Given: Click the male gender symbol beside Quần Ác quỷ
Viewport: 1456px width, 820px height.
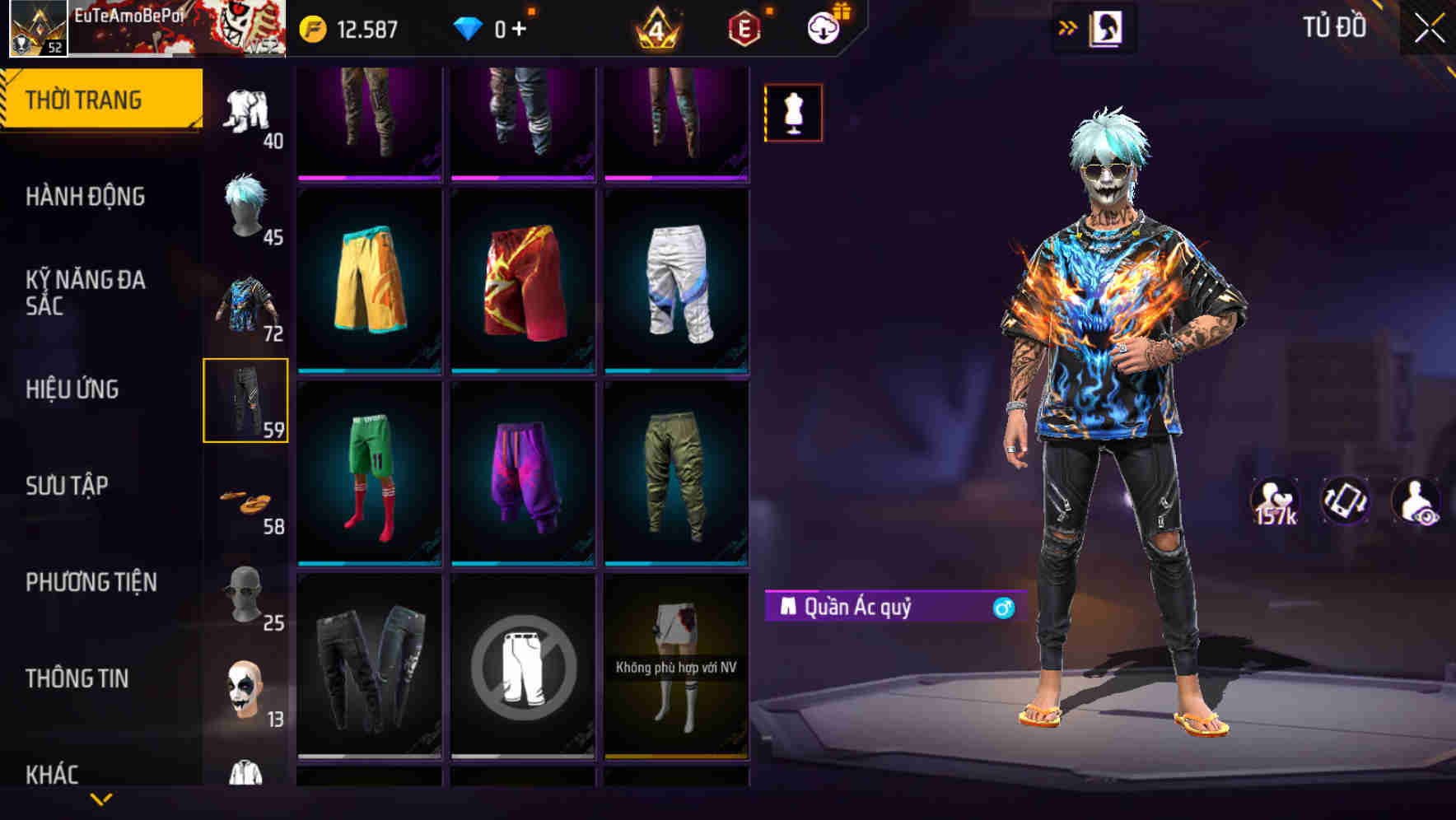Looking at the screenshot, I should 1001,607.
